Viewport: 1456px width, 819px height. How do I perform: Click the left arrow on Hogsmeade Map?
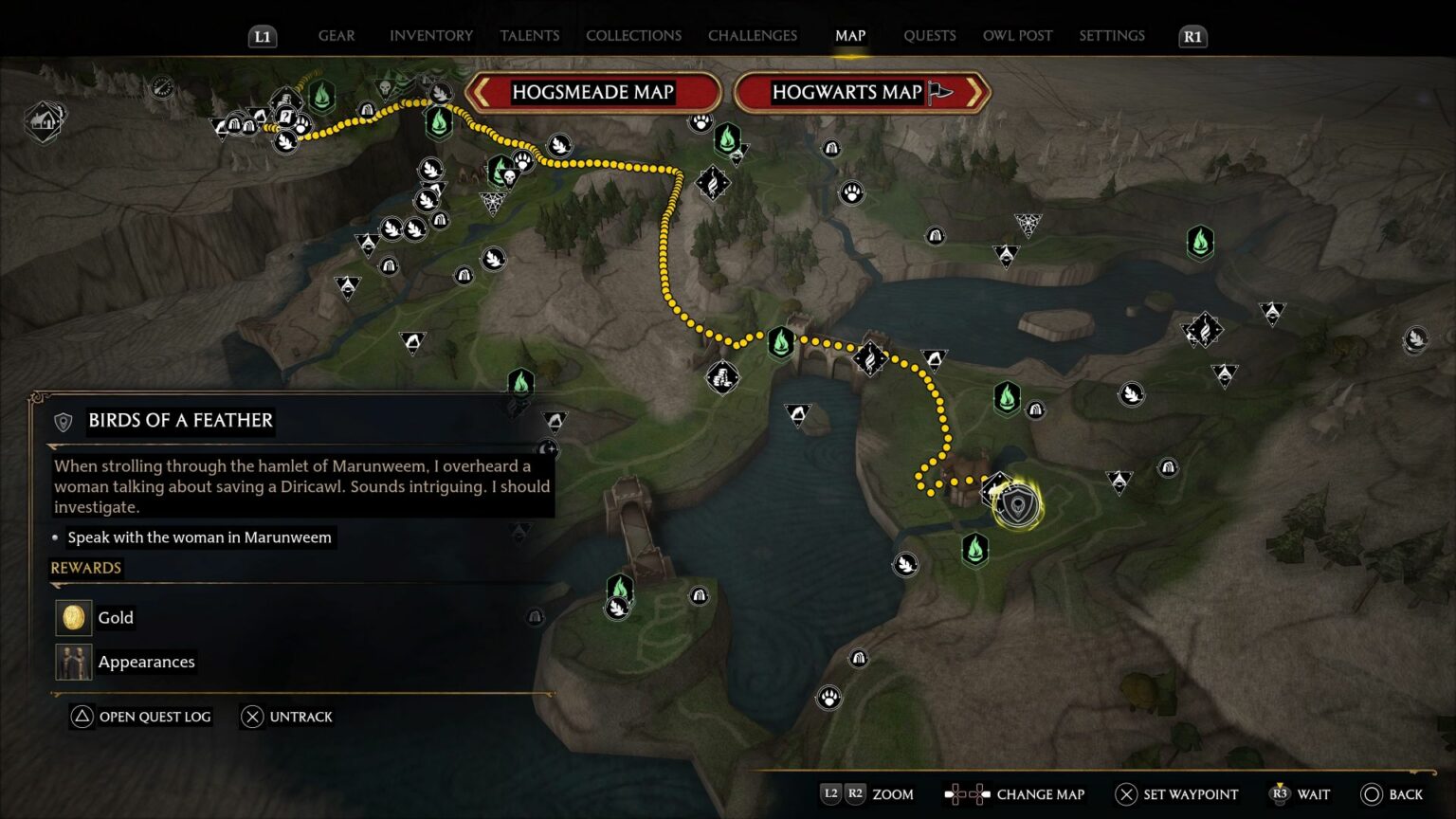[483, 92]
